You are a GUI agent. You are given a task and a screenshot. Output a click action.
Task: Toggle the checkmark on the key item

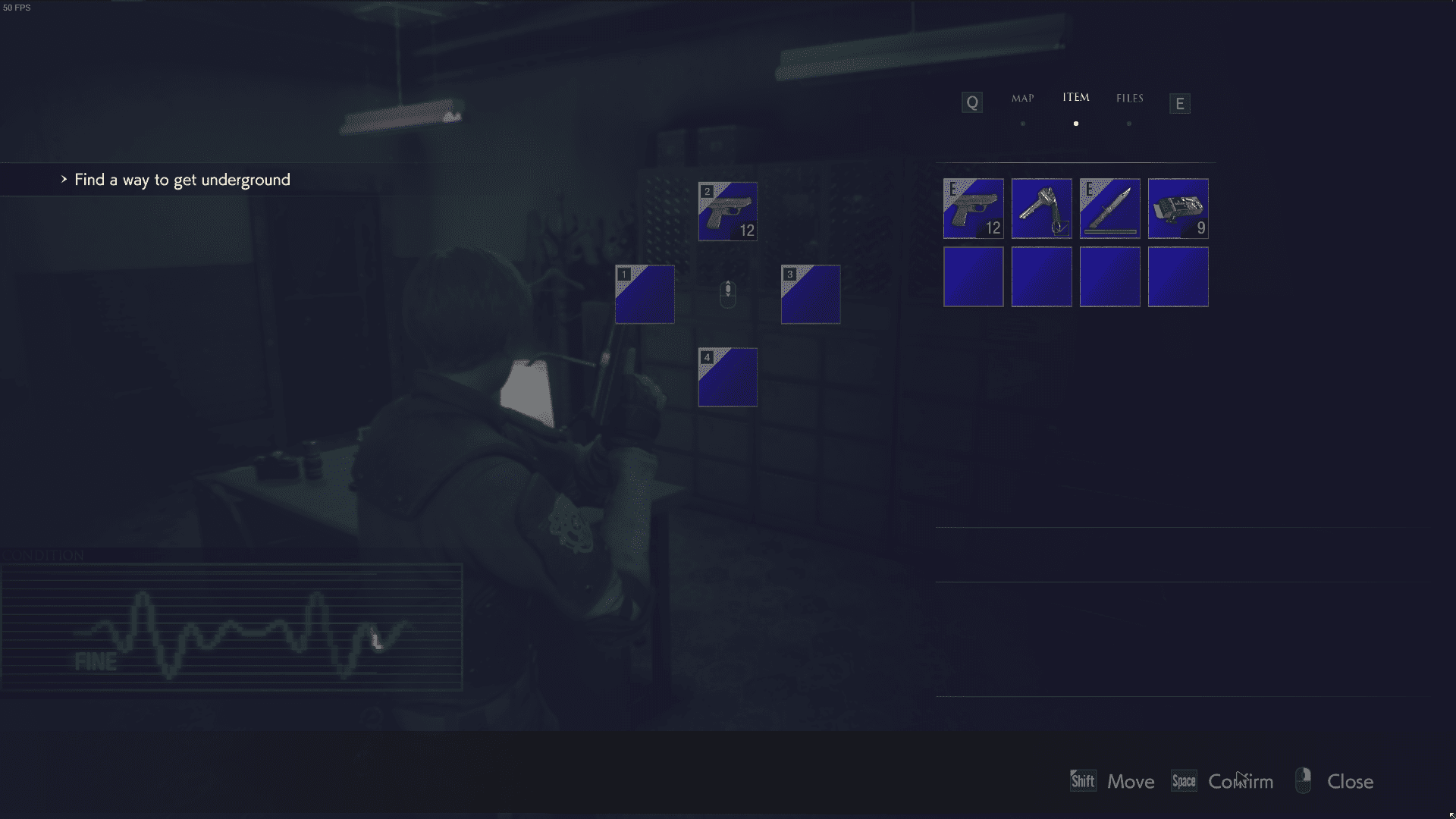[1060, 226]
